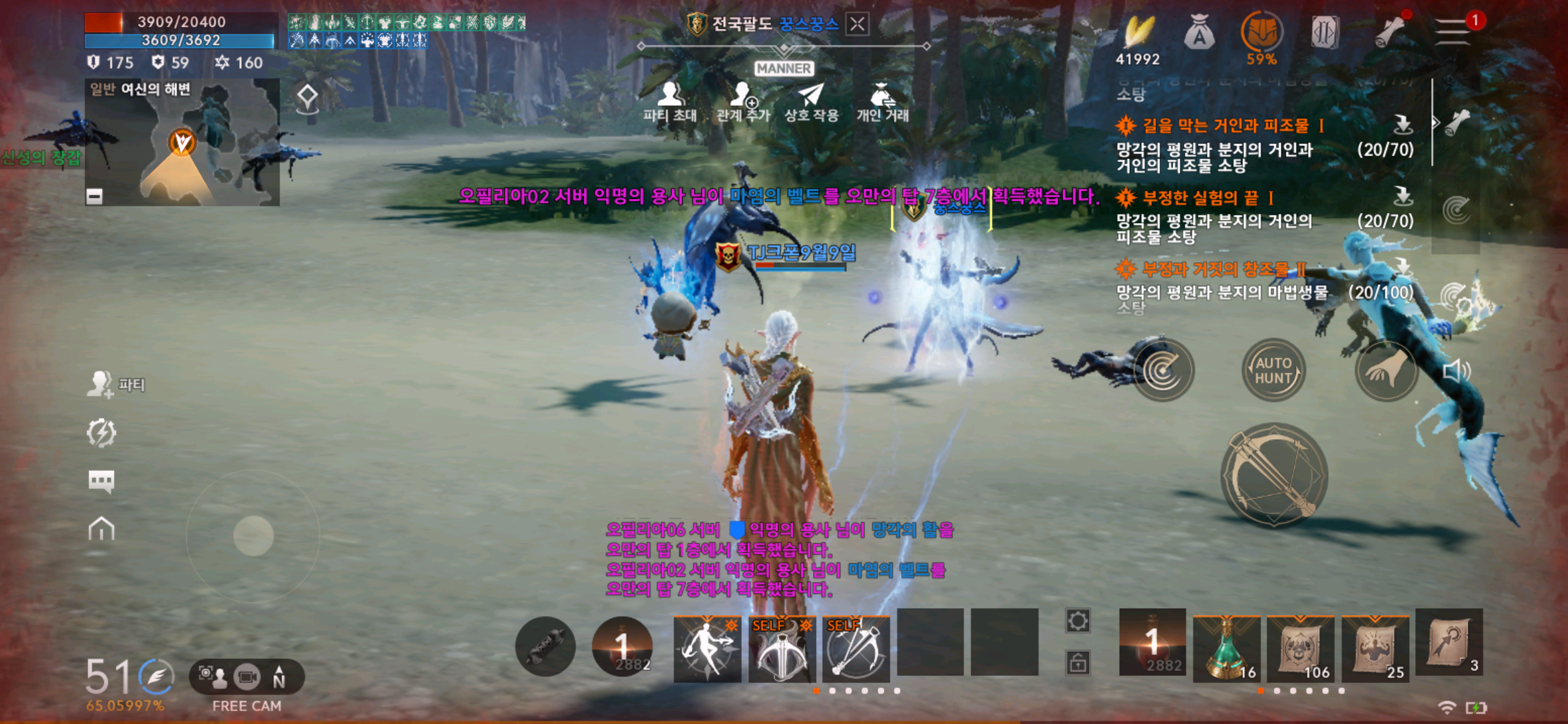The image size is (1568, 724).
Task: Tap the home icon on left sidebar
Action: click(x=102, y=528)
